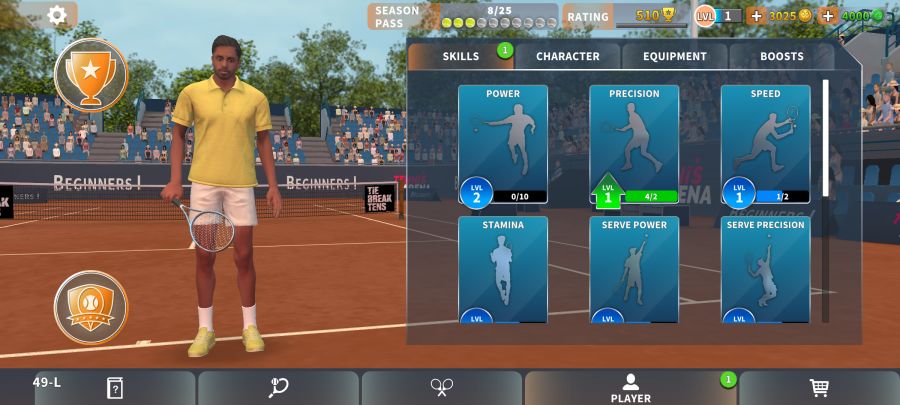The image size is (900, 405).
Task: Switch to the Character tab
Action: point(567,57)
